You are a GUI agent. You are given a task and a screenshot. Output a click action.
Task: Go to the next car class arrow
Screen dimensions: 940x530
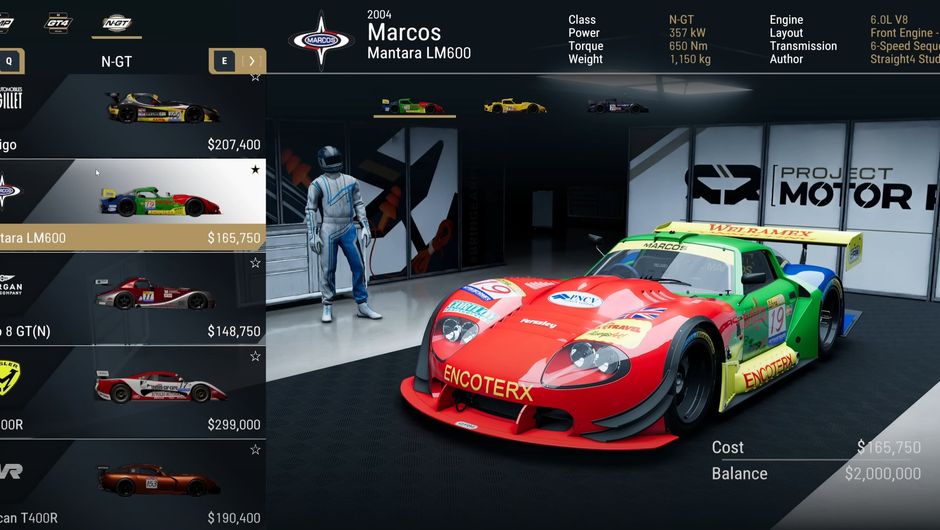pyautogui.click(x=251, y=61)
